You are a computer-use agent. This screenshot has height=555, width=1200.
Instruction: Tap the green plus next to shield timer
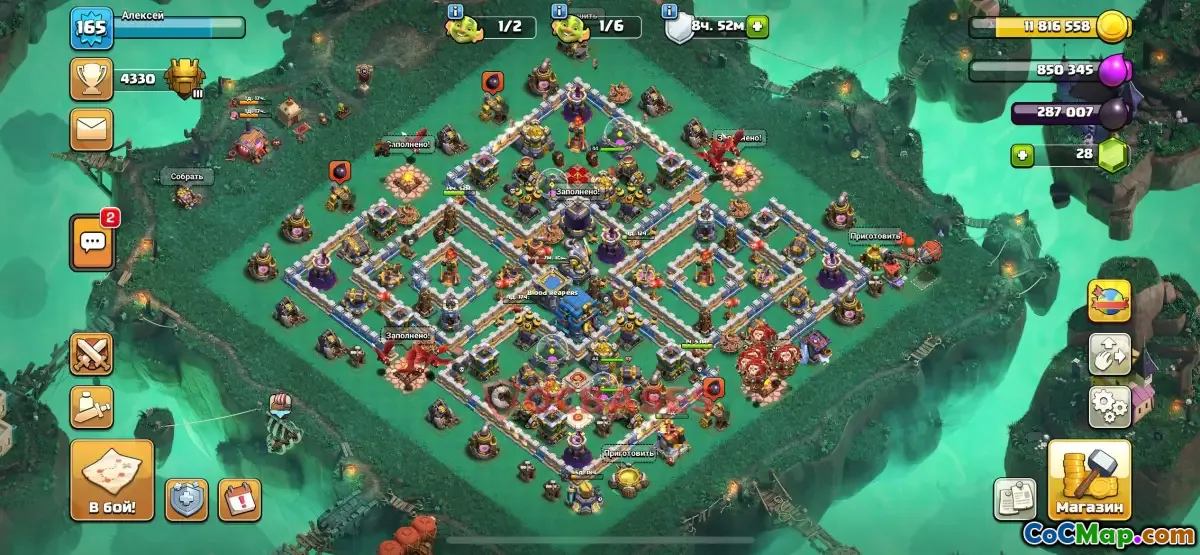click(x=758, y=26)
